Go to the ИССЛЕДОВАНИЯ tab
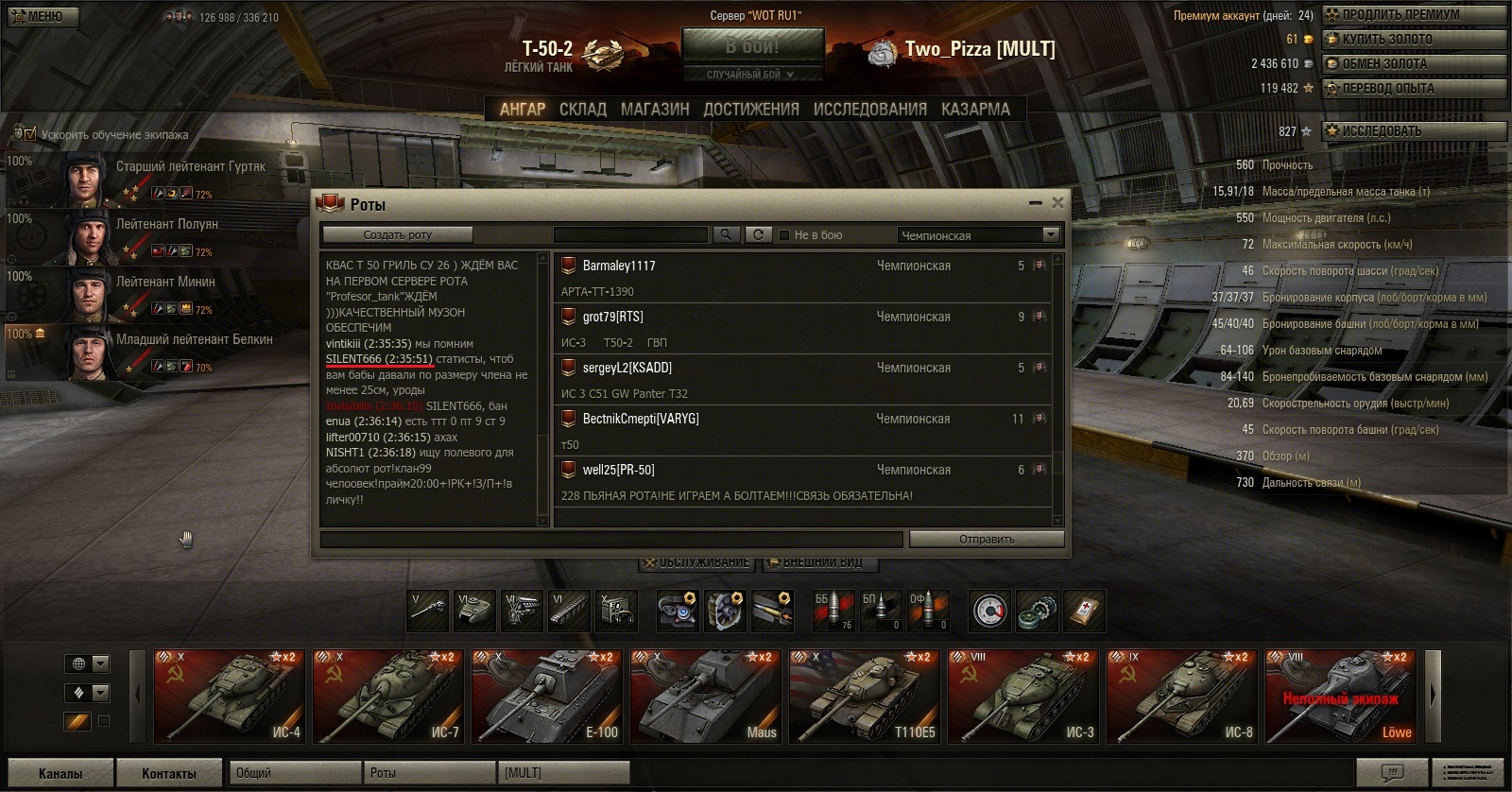The image size is (1512, 792). tap(869, 110)
